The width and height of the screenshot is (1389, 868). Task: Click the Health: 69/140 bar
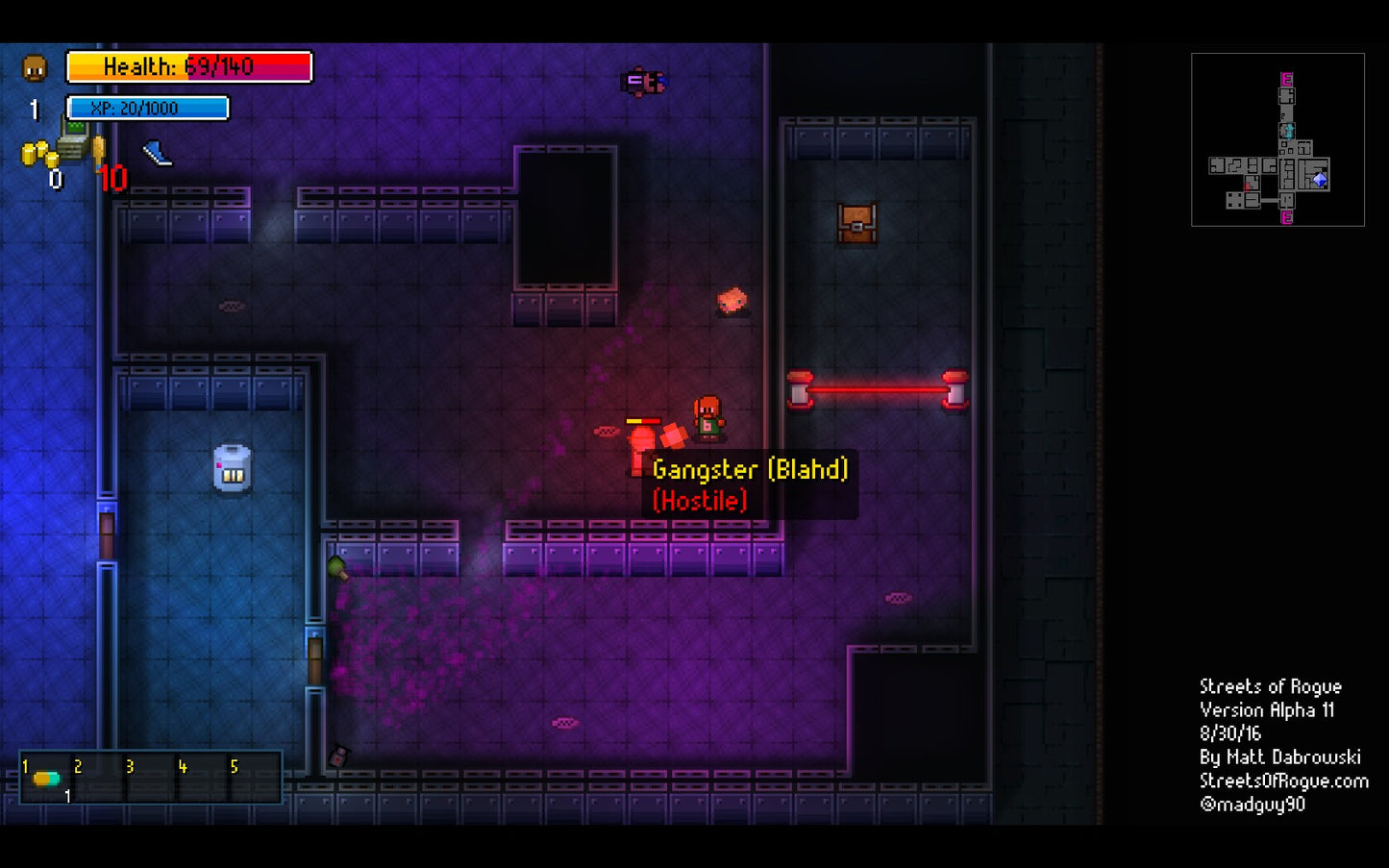coord(187,66)
